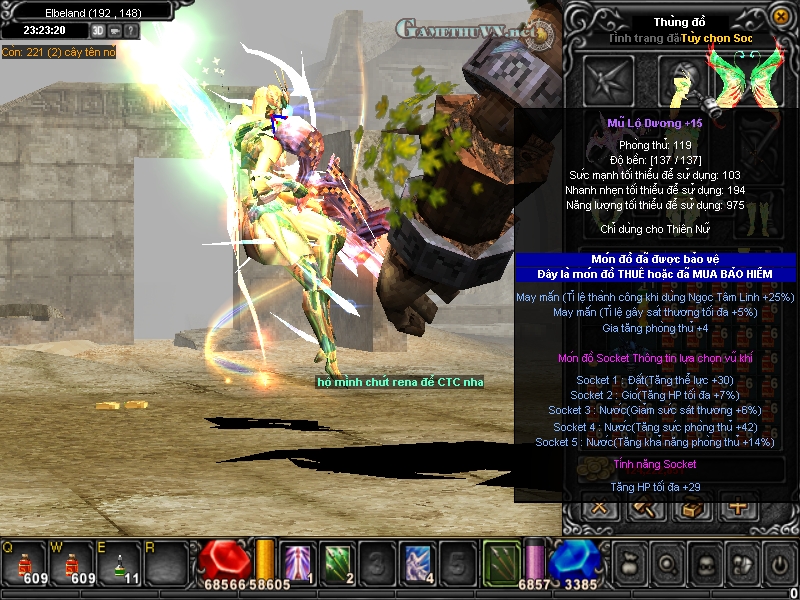800x600 pixels.
Task: Click the question mark help button
Action: pyautogui.click(x=132, y=31)
